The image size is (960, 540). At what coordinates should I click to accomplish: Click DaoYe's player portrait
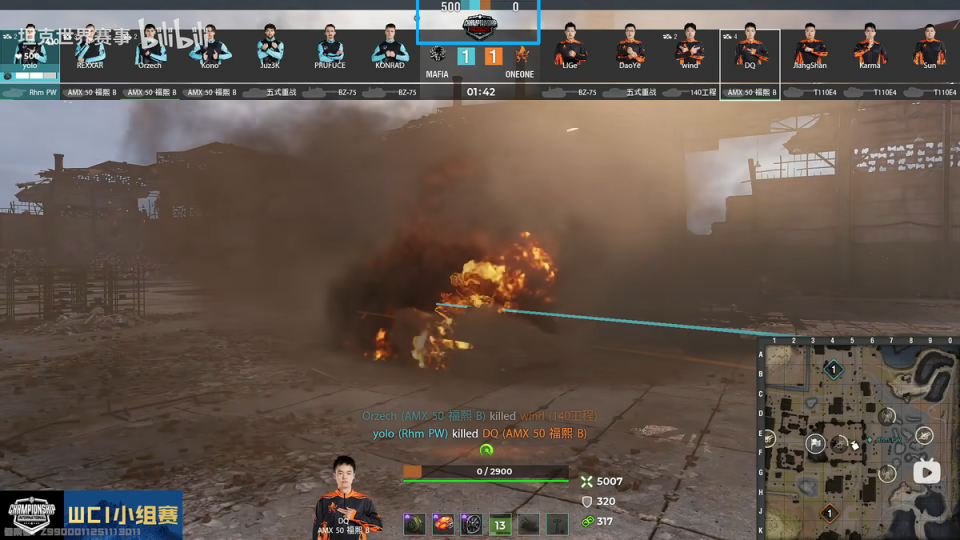point(630,47)
